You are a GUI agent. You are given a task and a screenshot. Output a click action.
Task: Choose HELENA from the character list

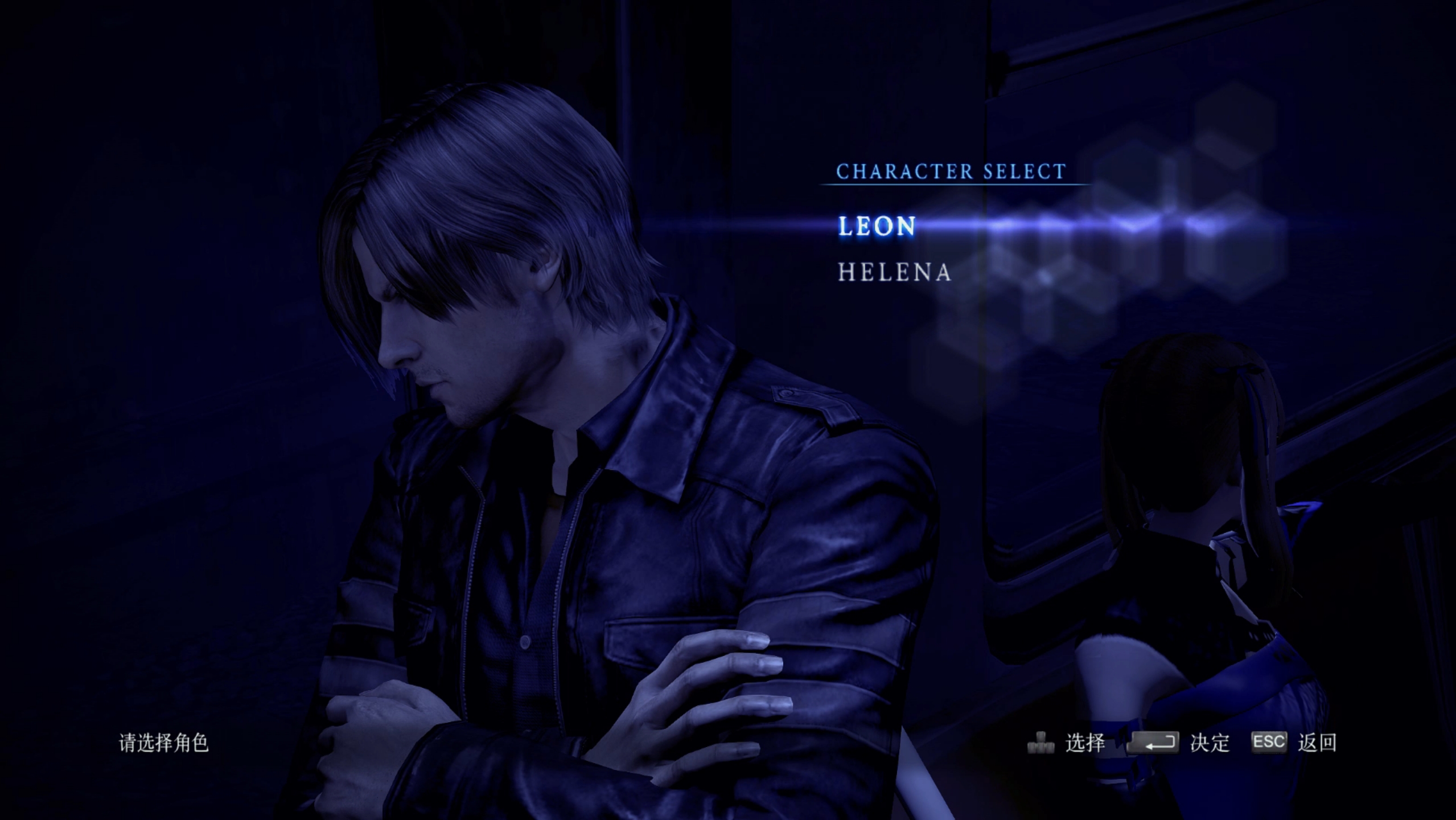coord(894,272)
